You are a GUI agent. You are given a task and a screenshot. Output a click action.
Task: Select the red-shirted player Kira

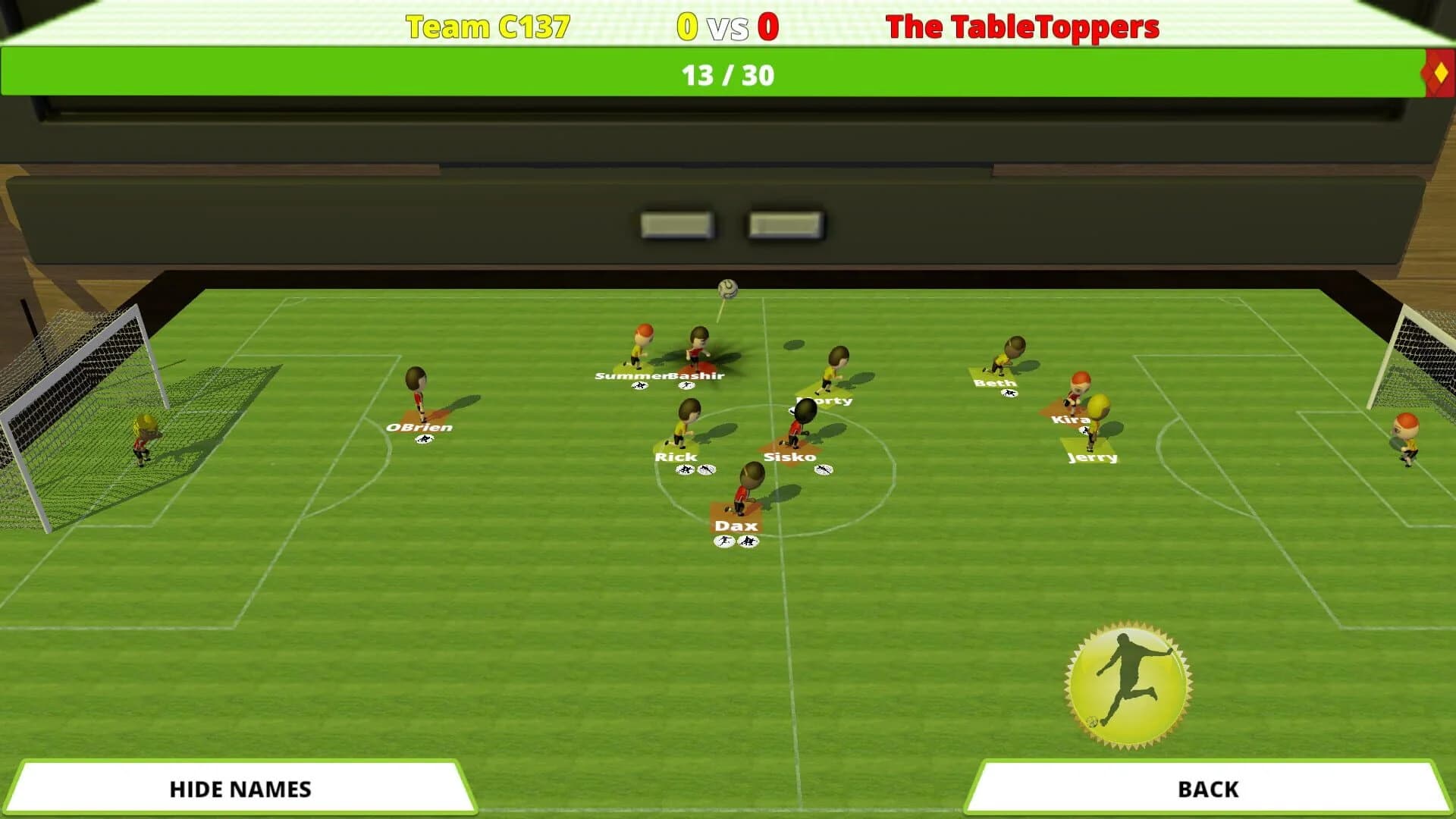pyautogui.click(x=1077, y=392)
